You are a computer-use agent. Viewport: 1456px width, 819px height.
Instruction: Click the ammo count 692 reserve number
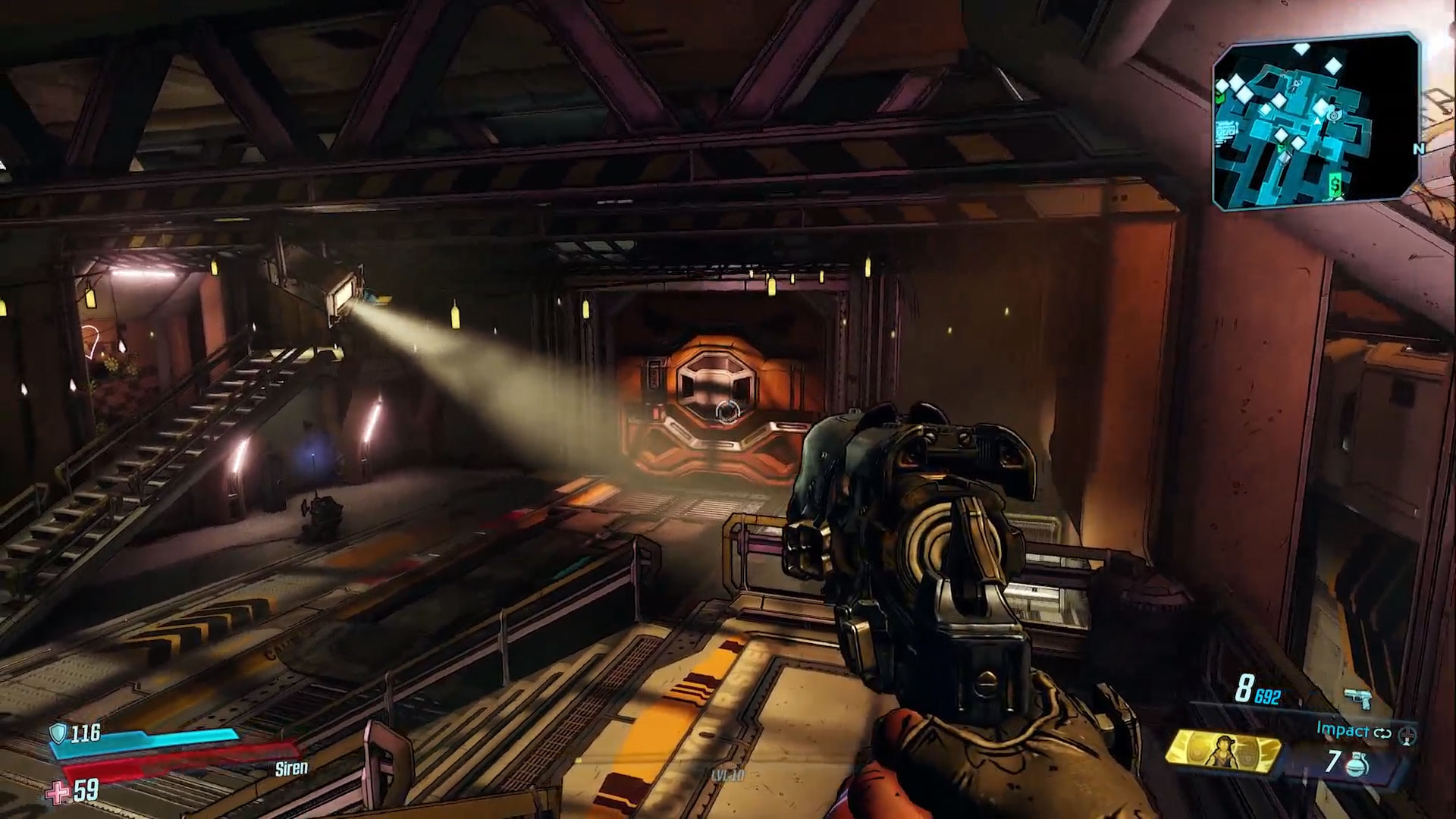tap(1267, 696)
